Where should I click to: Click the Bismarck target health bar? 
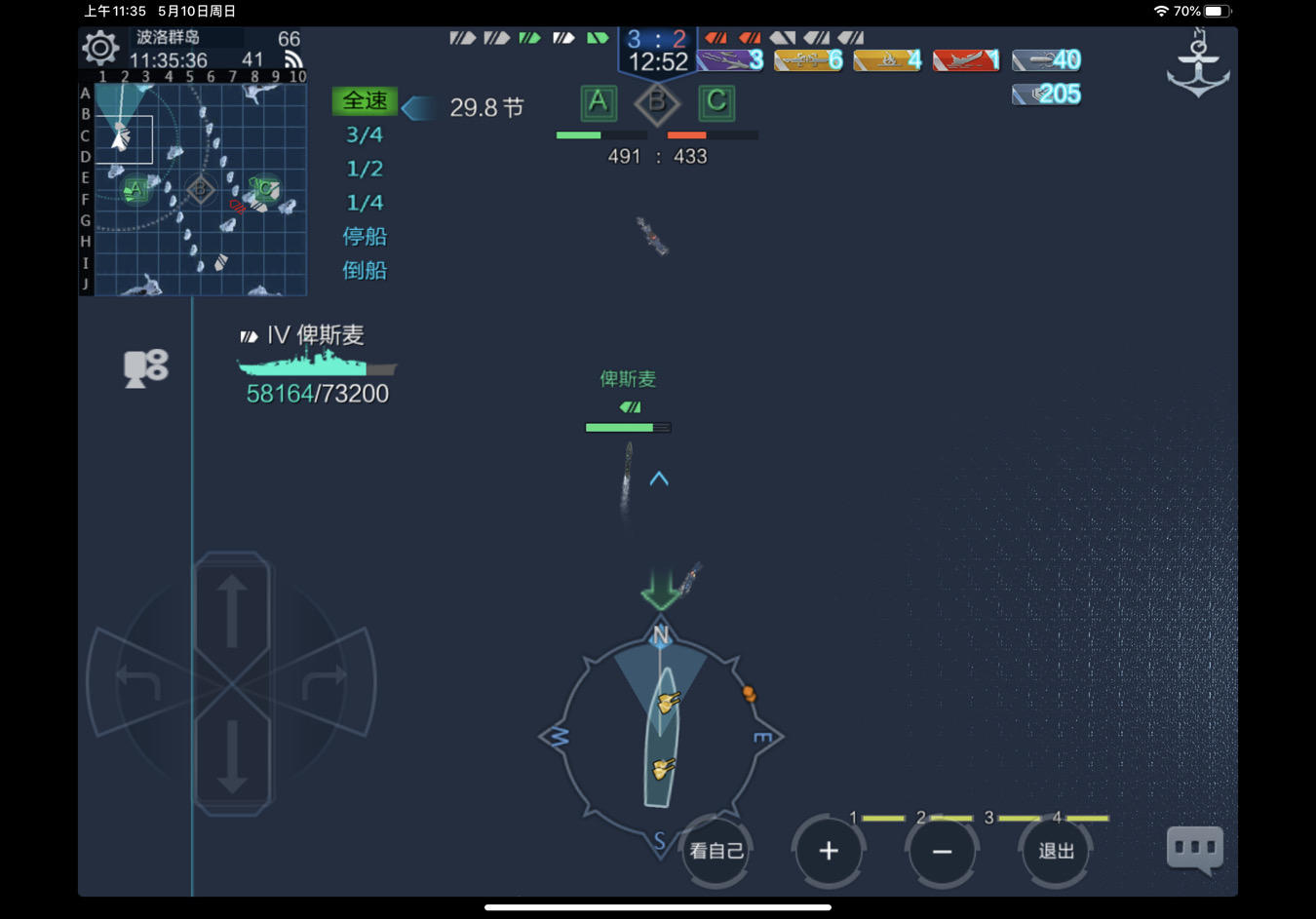click(628, 427)
